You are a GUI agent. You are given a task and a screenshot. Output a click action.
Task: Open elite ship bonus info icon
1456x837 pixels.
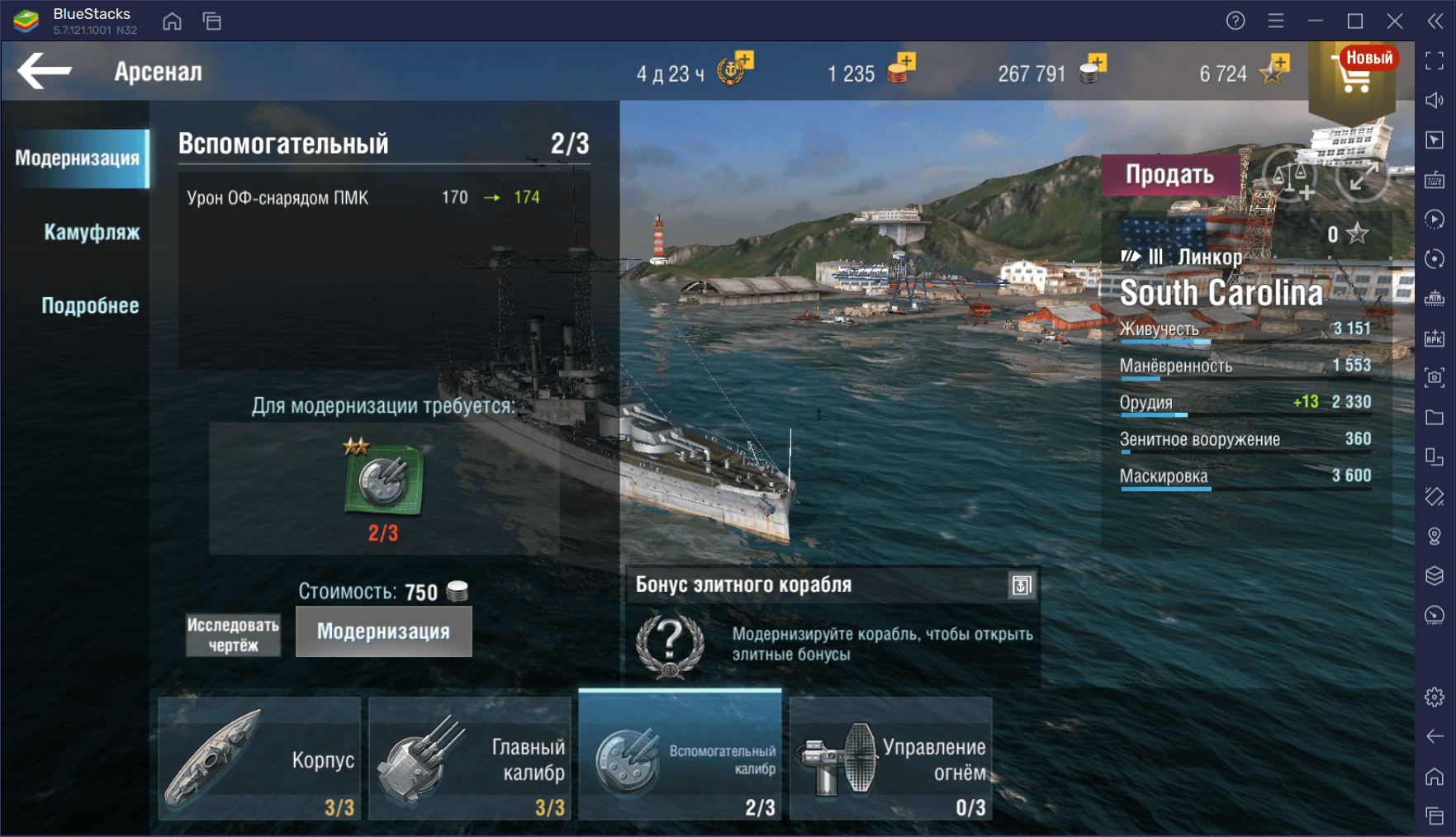(x=1021, y=585)
